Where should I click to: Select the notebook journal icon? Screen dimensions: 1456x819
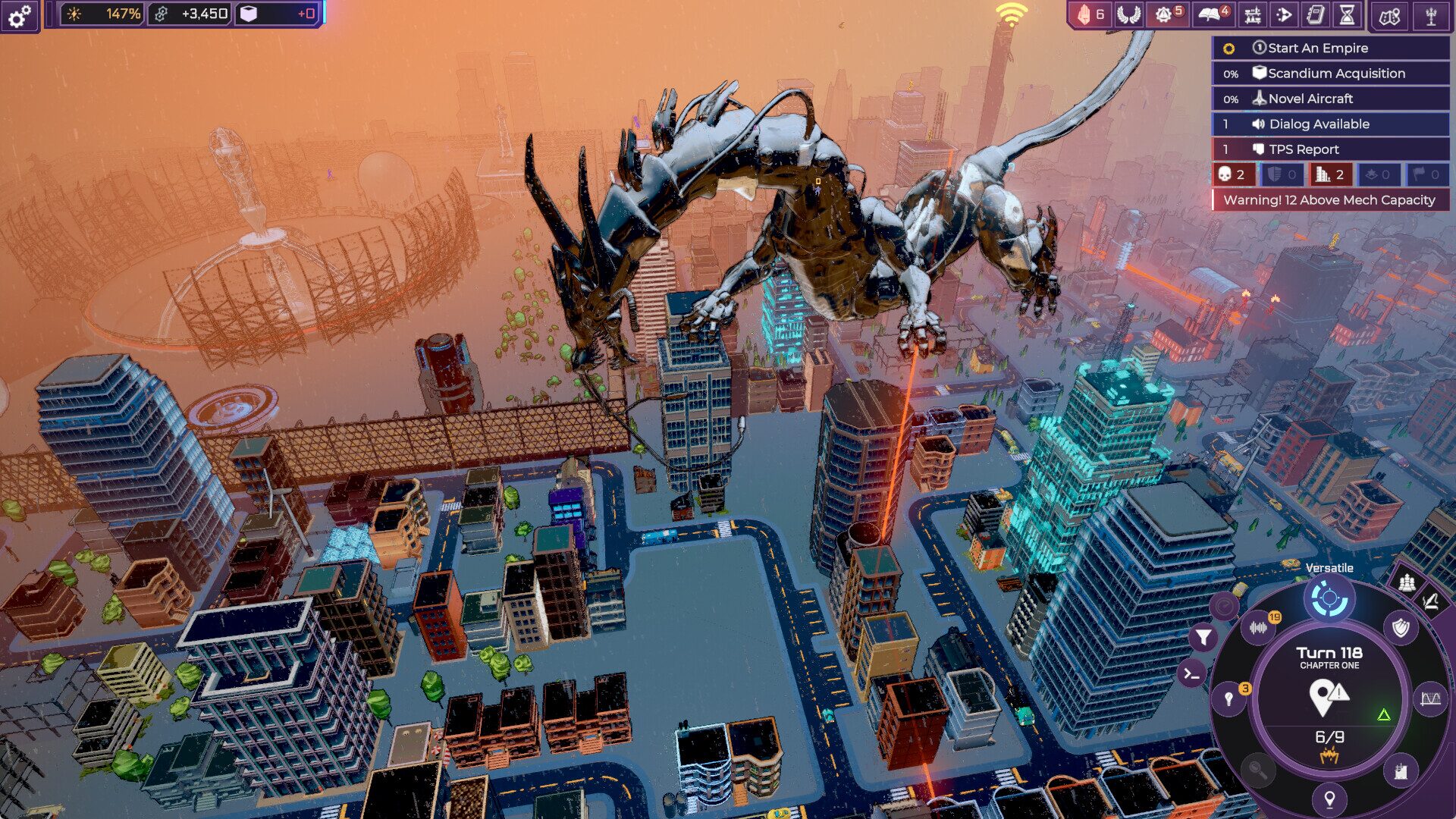tap(1316, 14)
